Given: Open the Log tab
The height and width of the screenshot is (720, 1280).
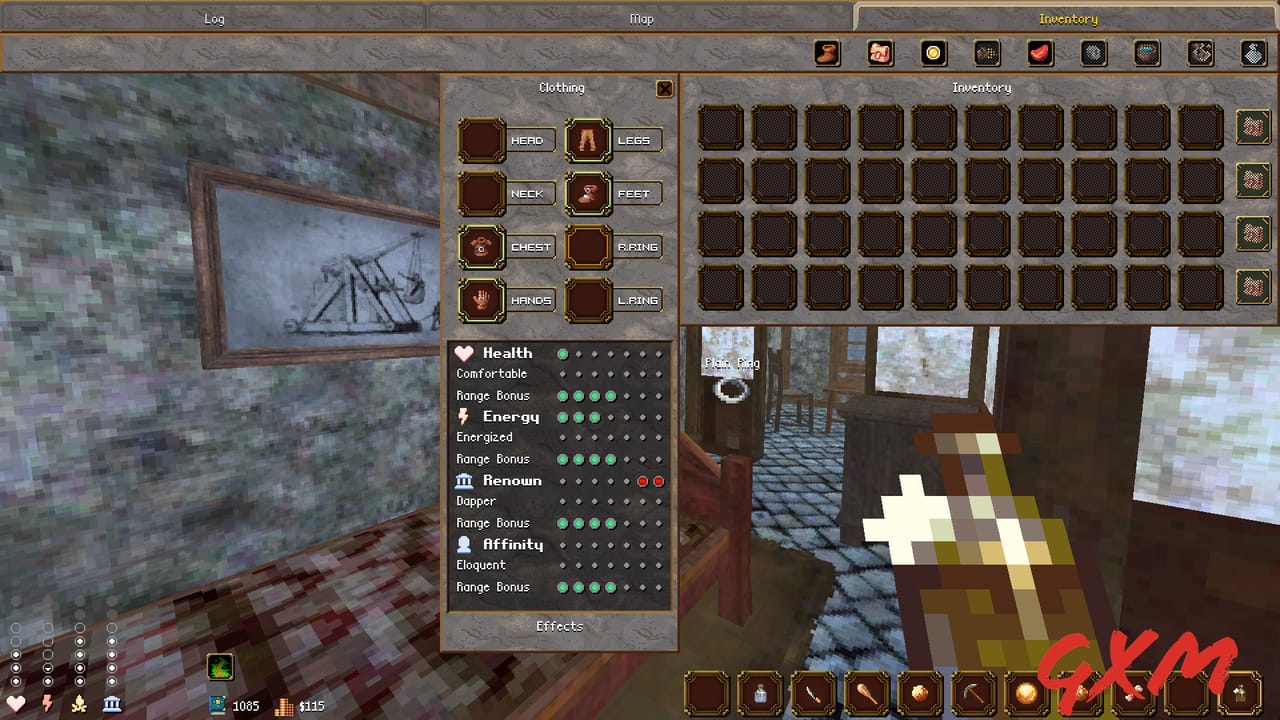Looking at the screenshot, I should pos(212,18).
